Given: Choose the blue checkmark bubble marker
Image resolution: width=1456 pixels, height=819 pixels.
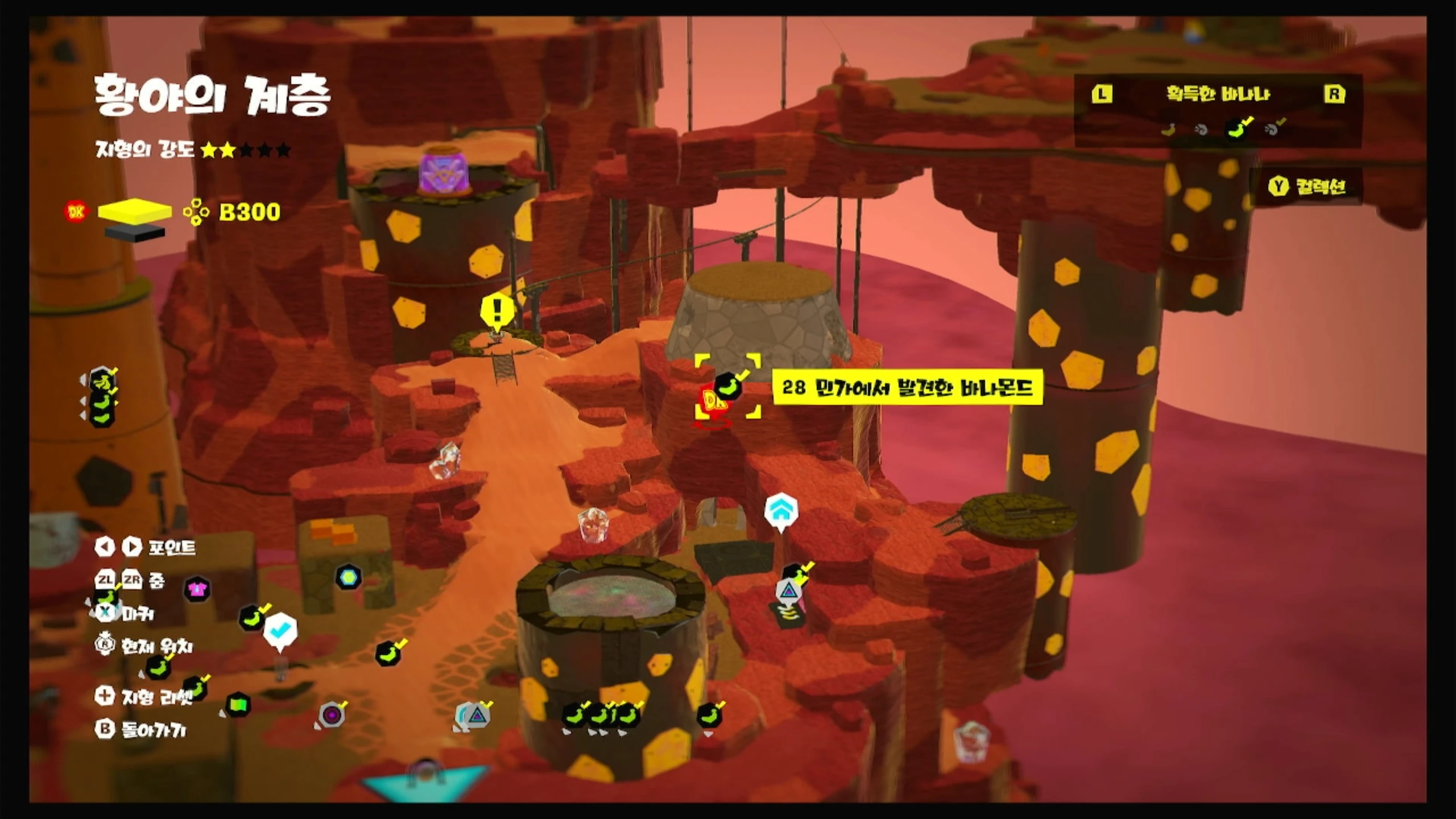Looking at the screenshot, I should (280, 630).
